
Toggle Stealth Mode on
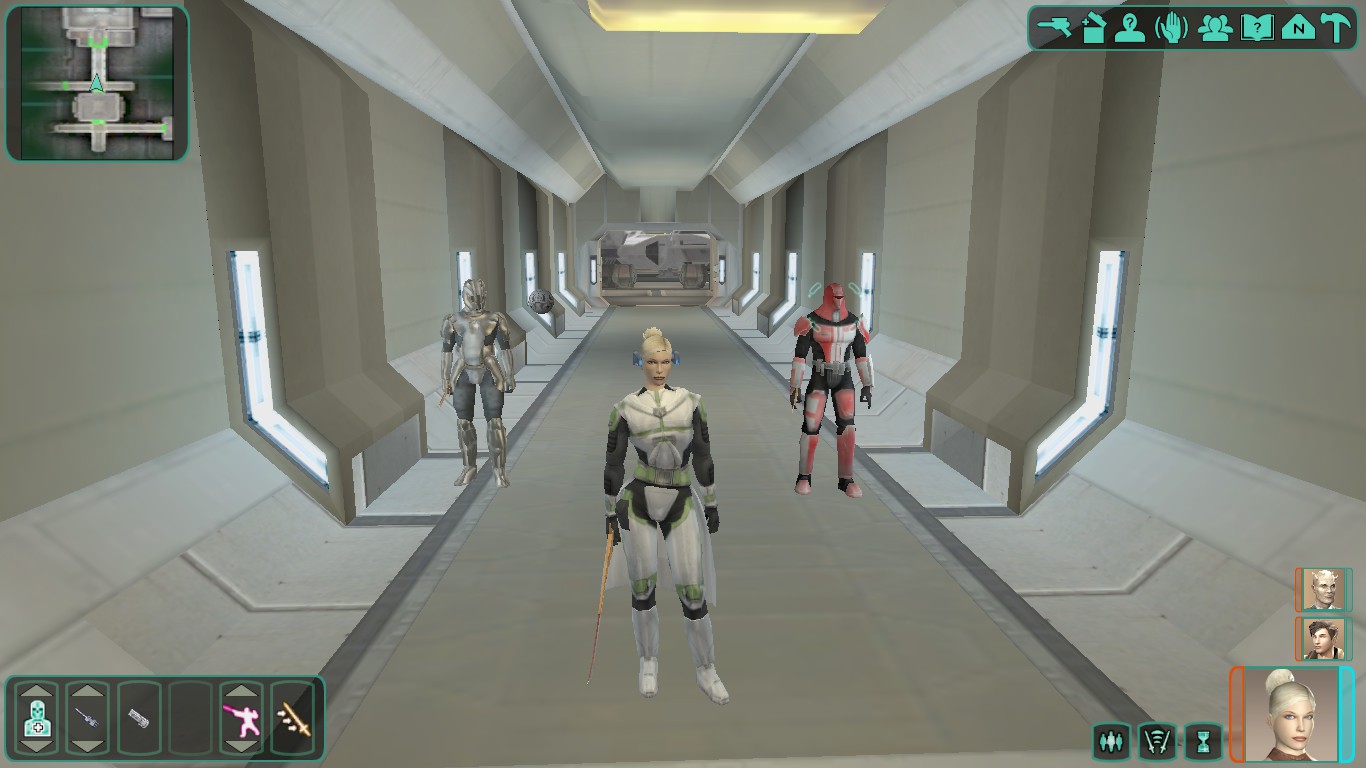click(x=1157, y=741)
